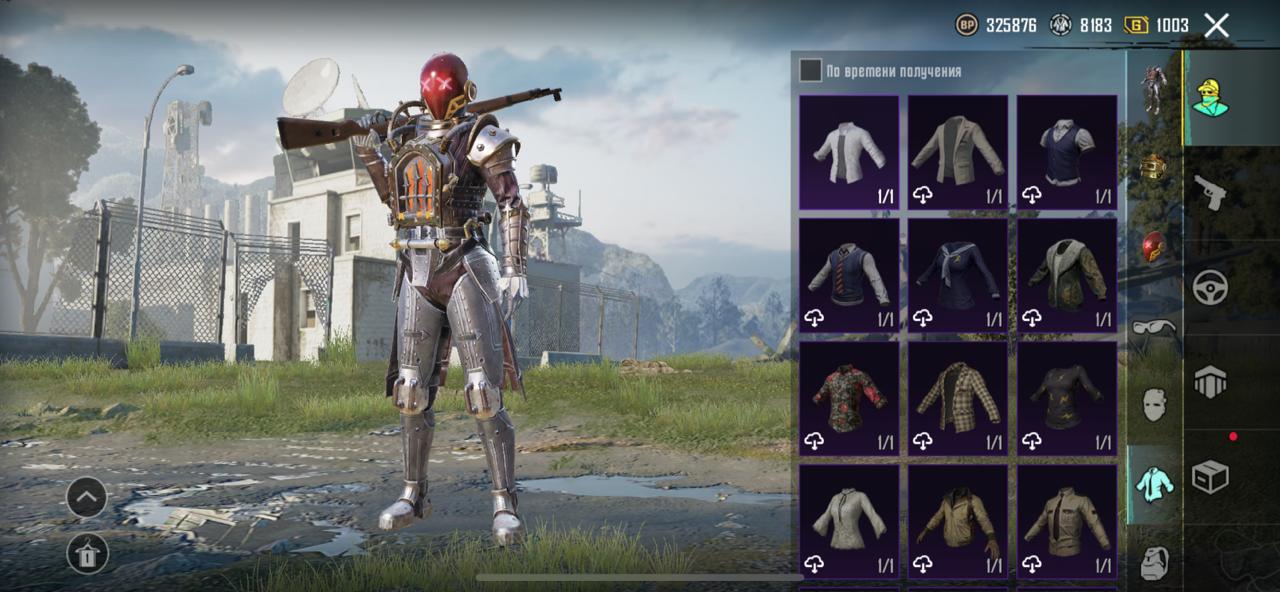Viewport: 1280px width, 592px height.
Task: Expand the panel with the up-arrow button
Action: [87, 497]
